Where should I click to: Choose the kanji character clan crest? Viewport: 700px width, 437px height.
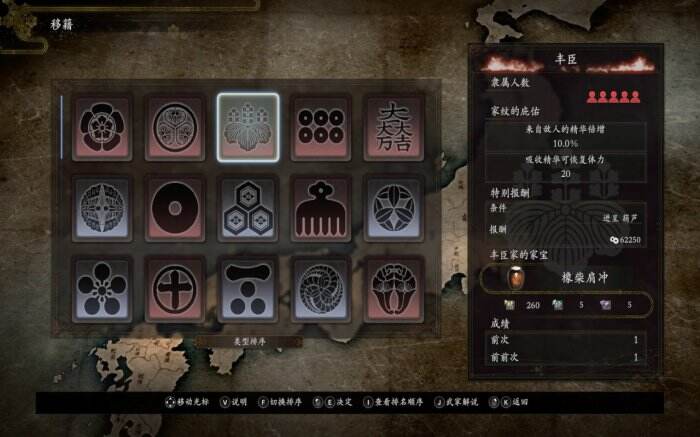[x=395, y=127]
